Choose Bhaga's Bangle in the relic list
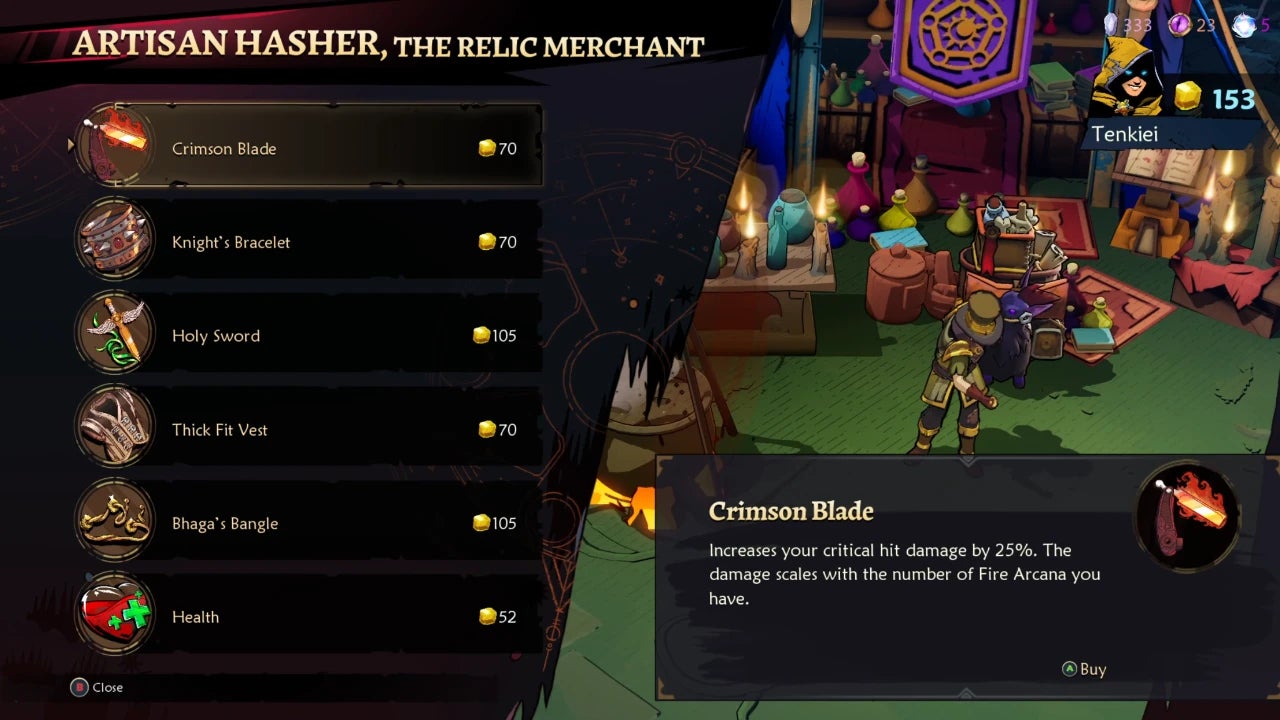This screenshot has height=720, width=1280. pyautogui.click(x=310, y=523)
